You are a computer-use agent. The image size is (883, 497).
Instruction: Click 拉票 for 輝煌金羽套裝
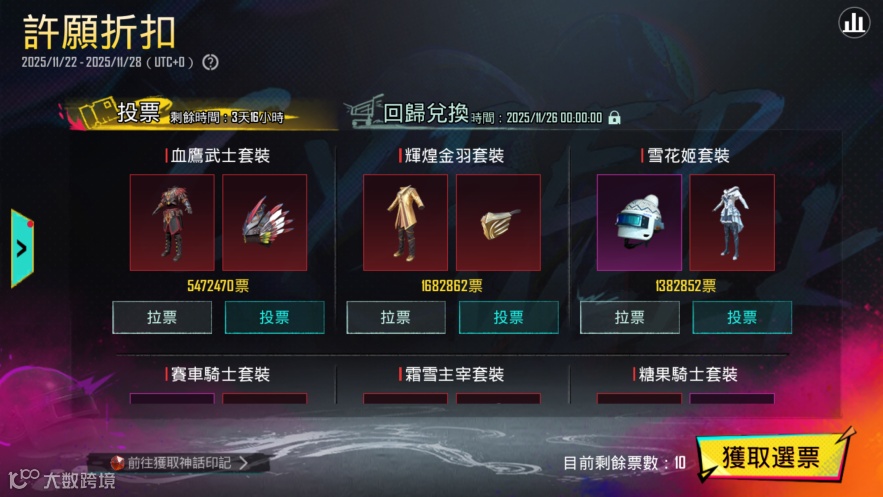[x=396, y=317]
